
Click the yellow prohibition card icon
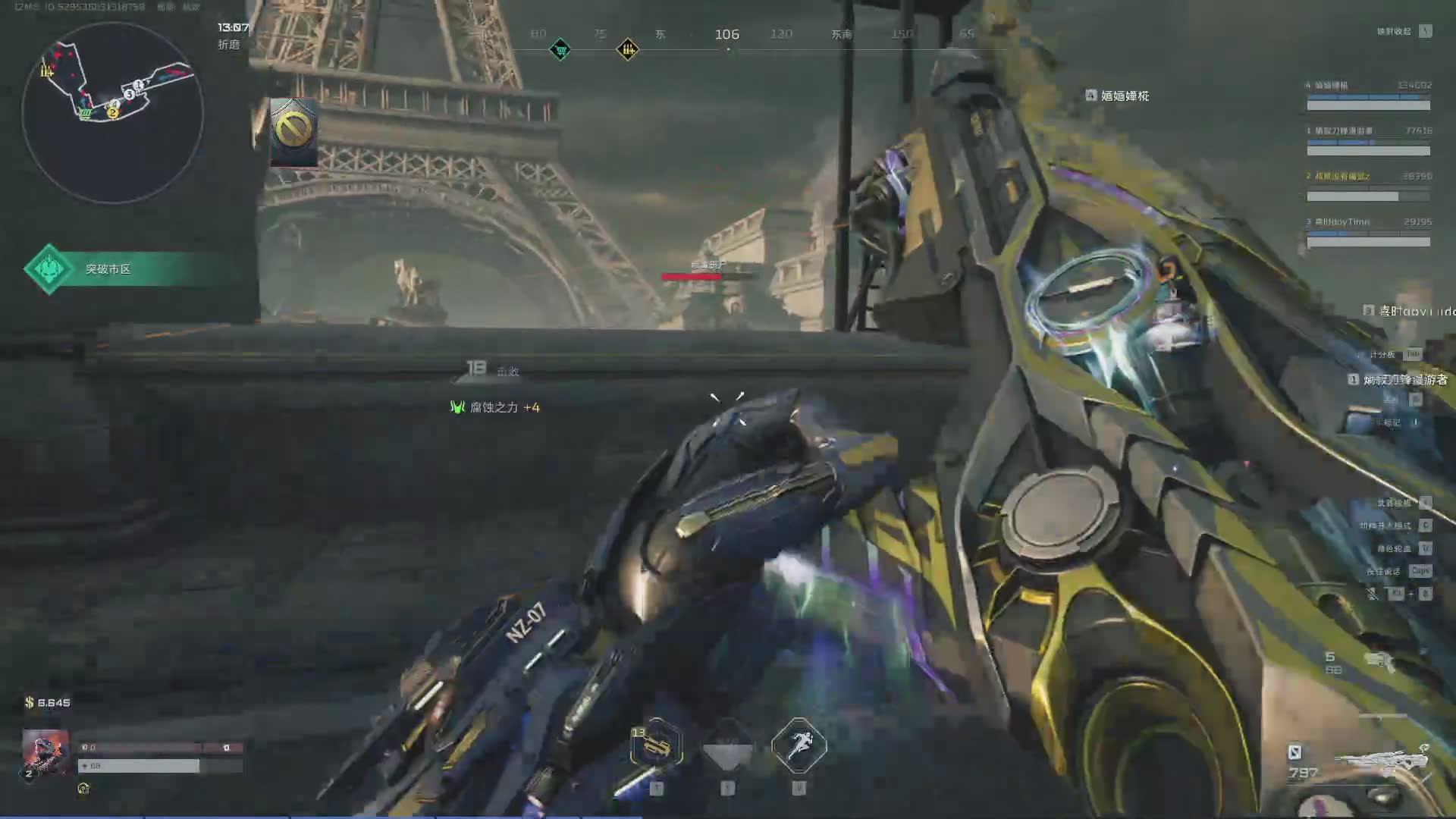coord(293,131)
